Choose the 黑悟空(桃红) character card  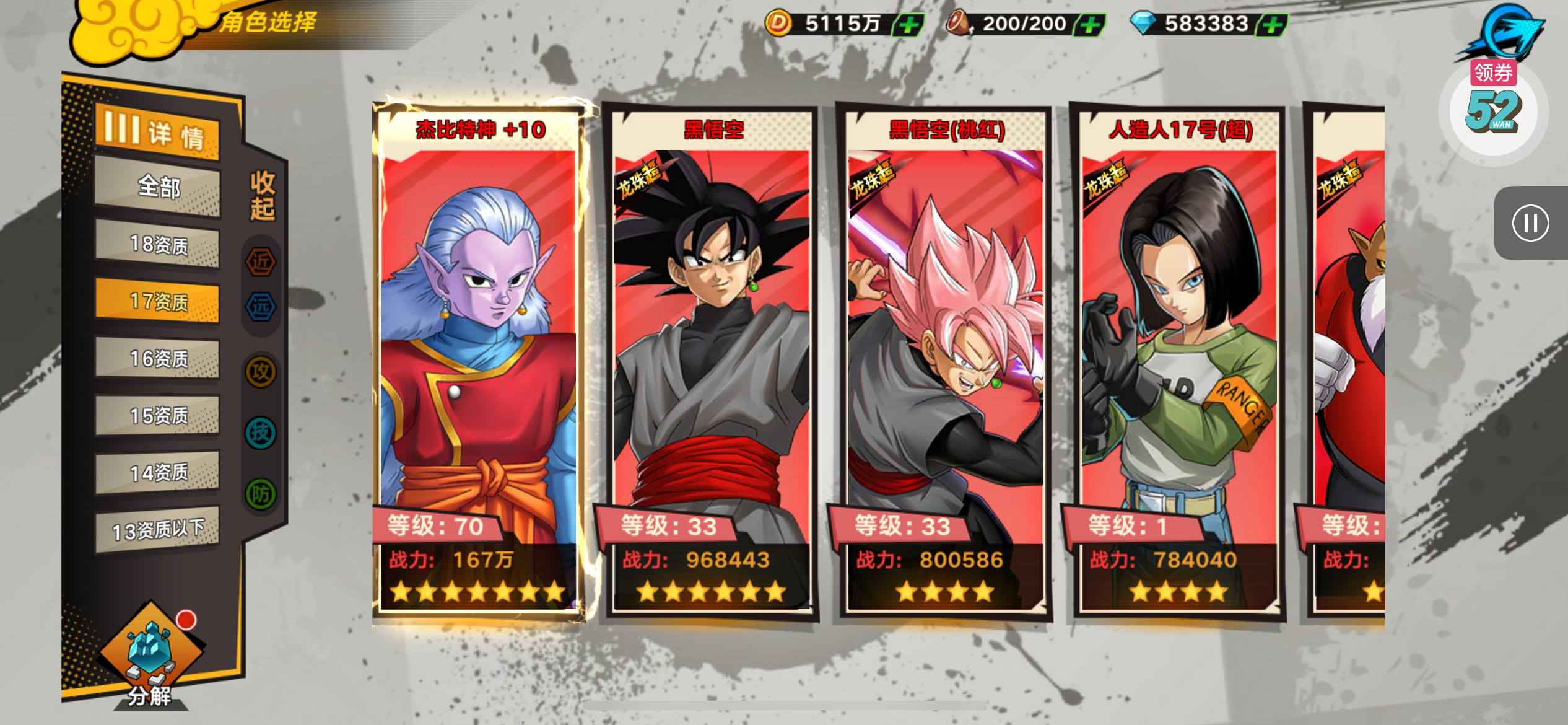[x=945, y=359]
